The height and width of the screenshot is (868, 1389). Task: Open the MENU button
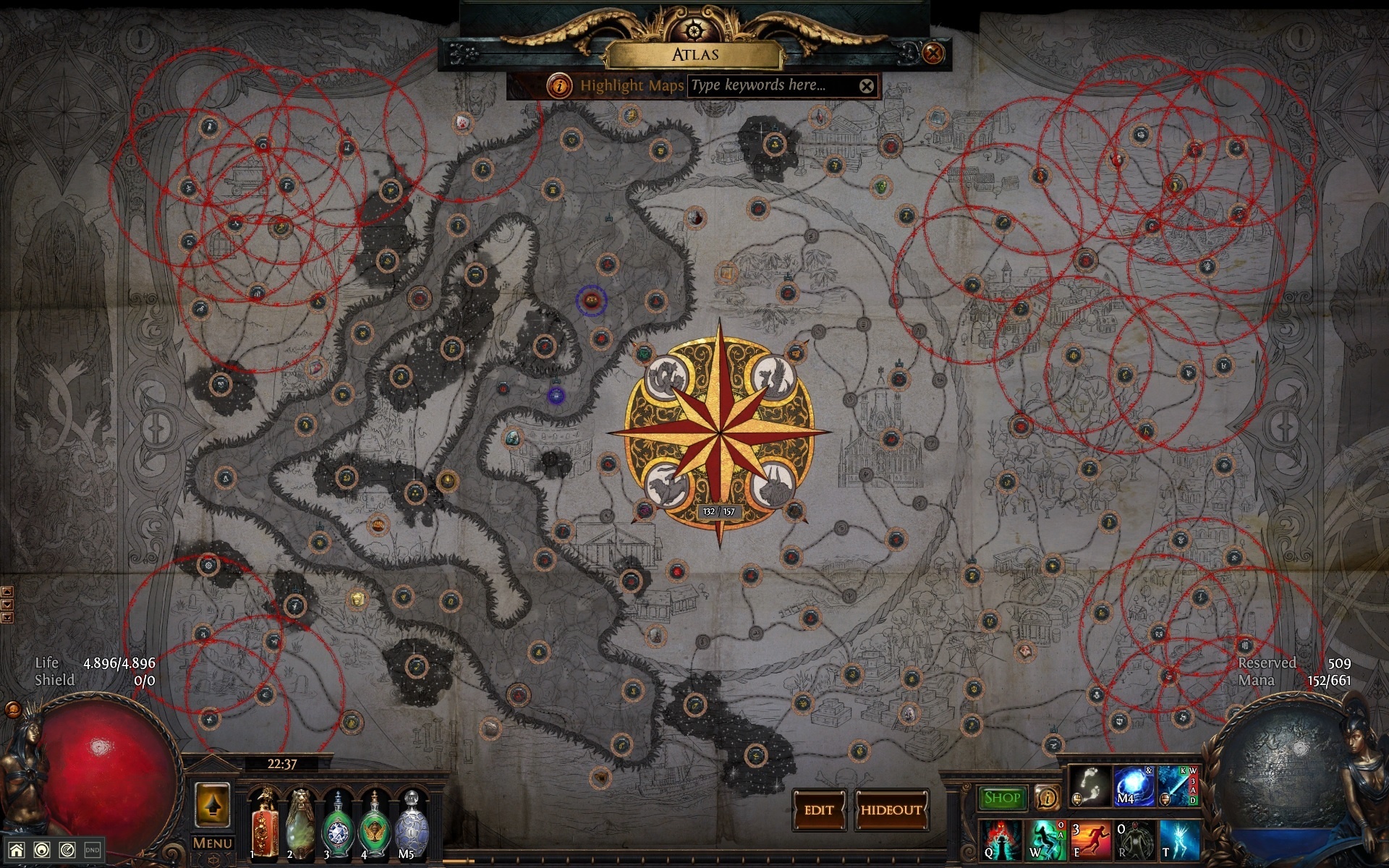pyautogui.click(x=212, y=843)
